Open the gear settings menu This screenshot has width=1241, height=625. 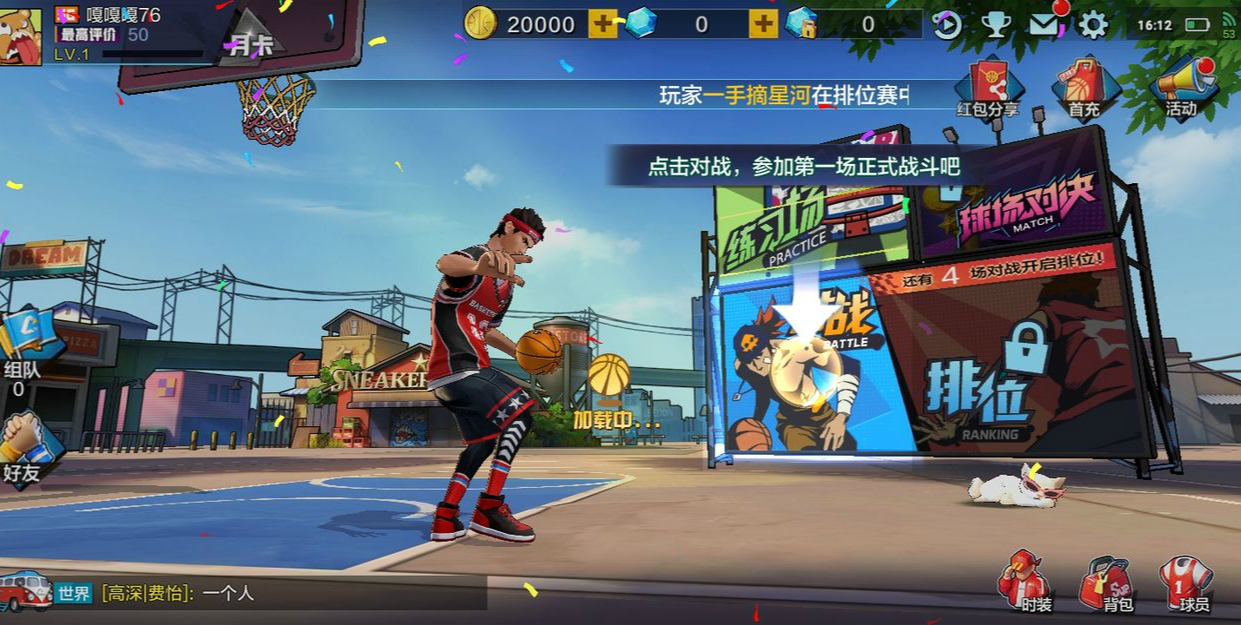pos(1093,25)
